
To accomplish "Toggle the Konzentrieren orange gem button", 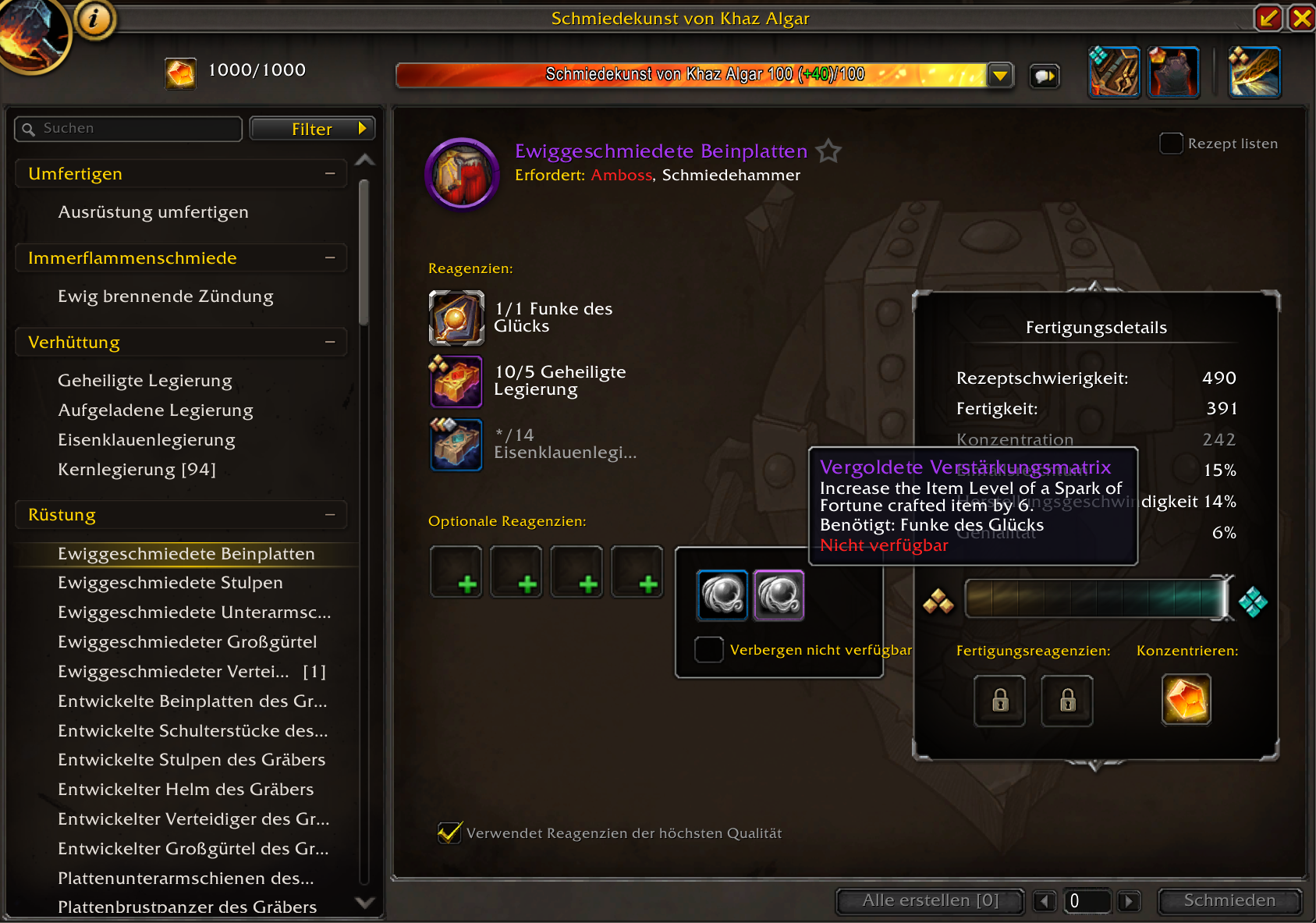I will (x=1186, y=699).
